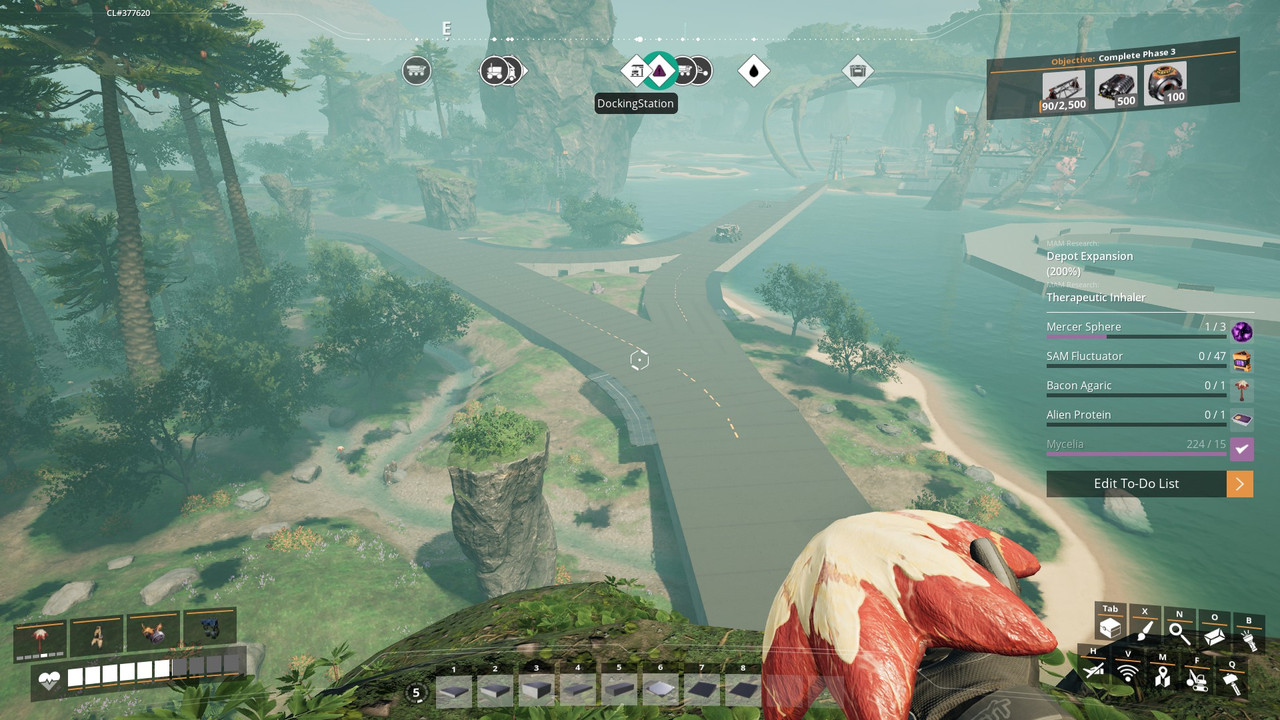
Task: Open the paintbrush customizer icon
Action: pyautogui.click(x=1145, y=631)
